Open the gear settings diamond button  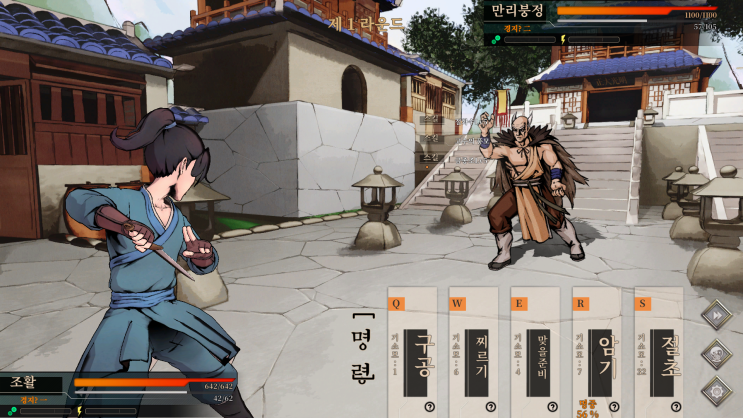(716, 390)
